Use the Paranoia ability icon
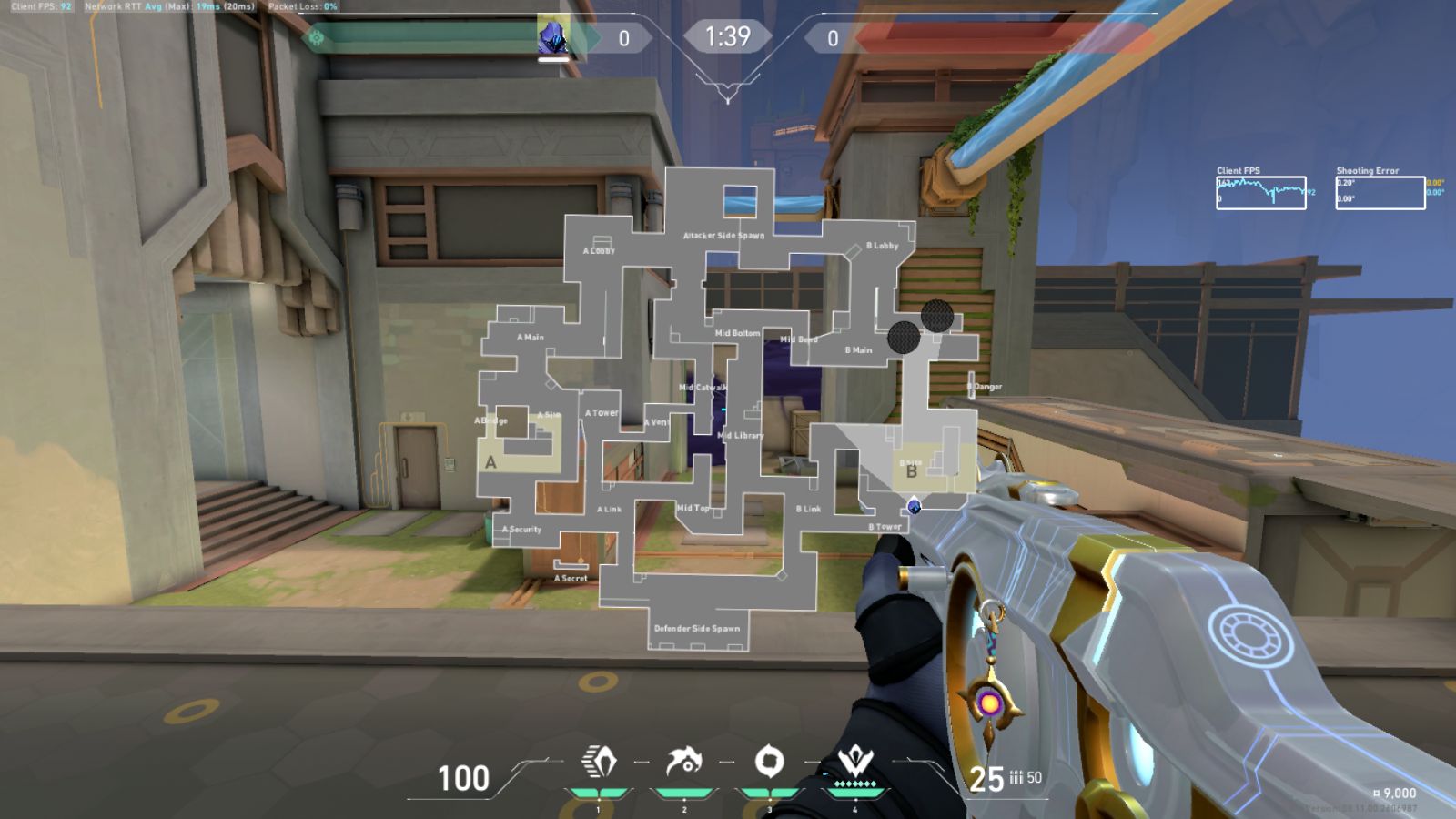The height and width of the screenshot is (819, 1456). [683, 762]
